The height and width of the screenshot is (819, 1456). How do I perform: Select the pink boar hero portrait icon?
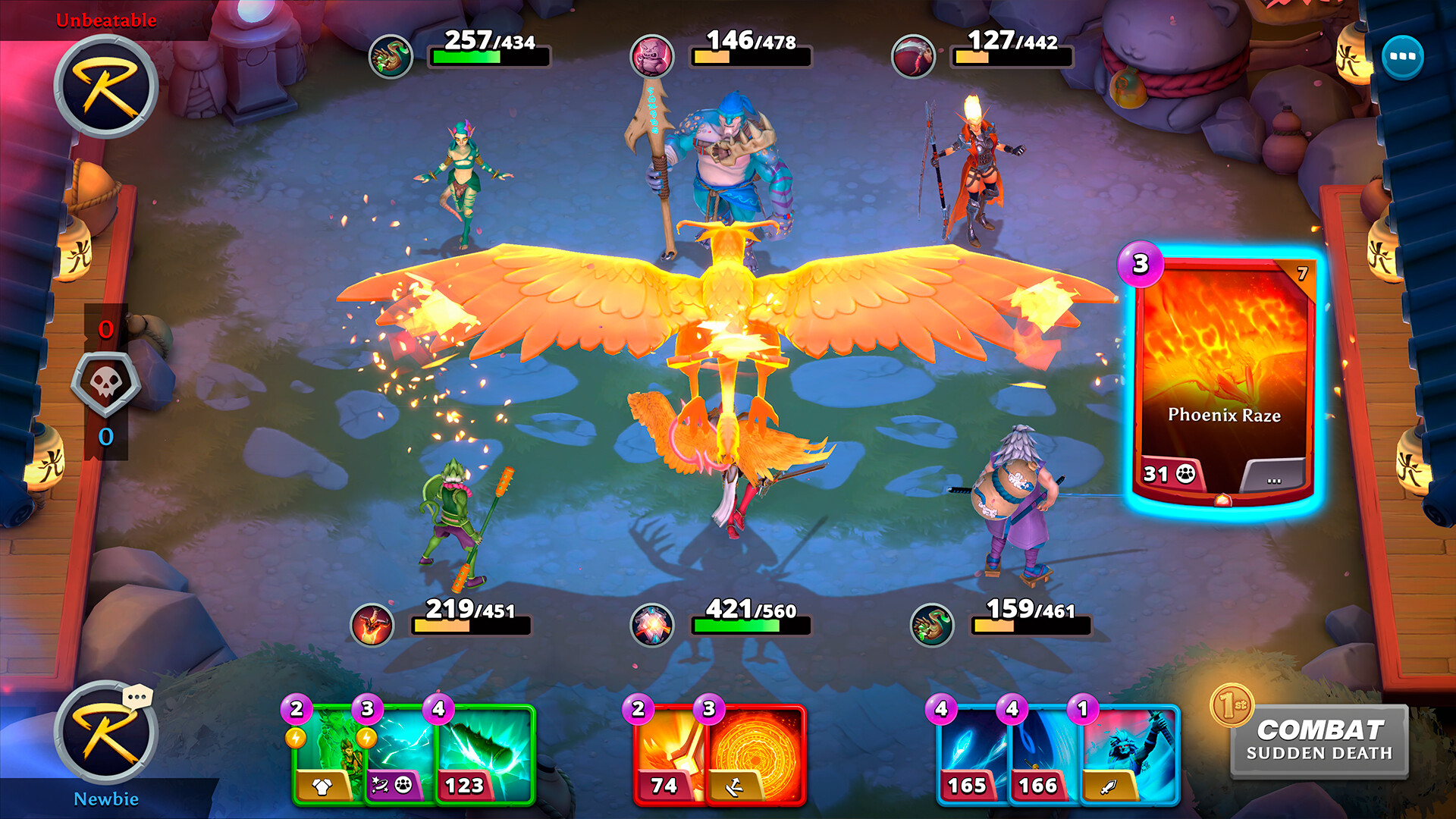pos(651,55)
